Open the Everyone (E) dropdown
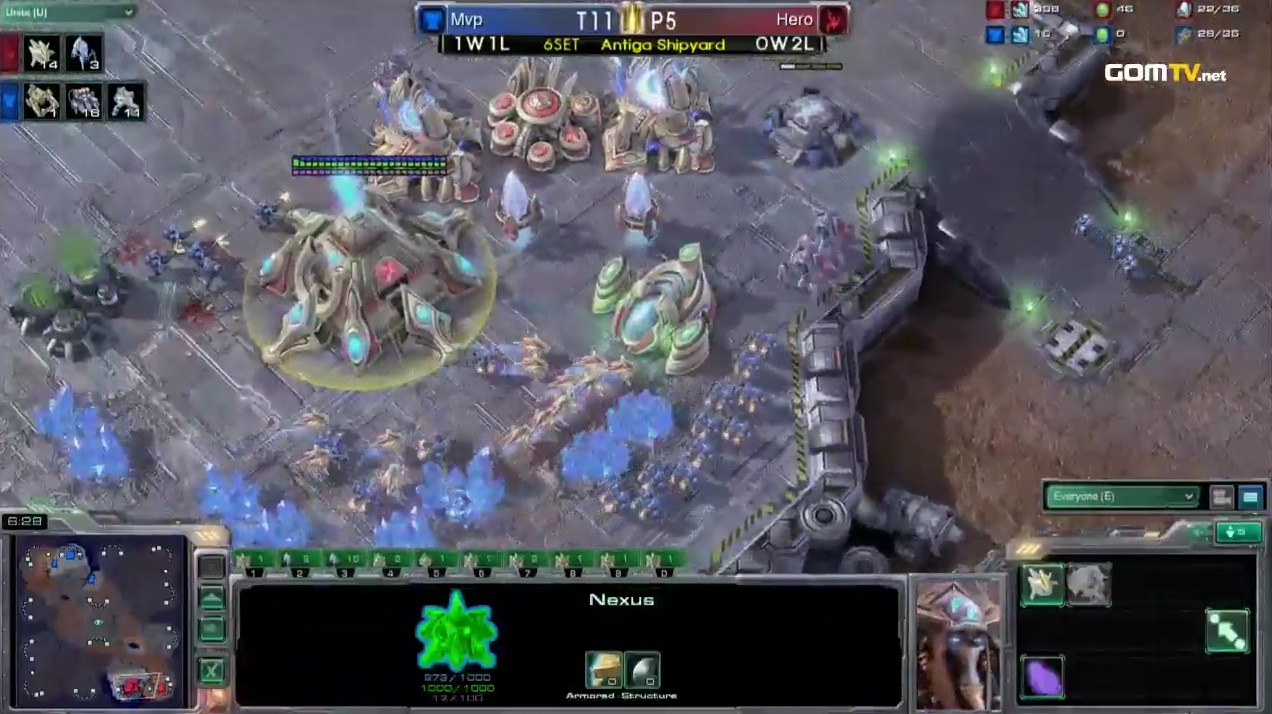This screenshot has width=1272, height=714. [1121, 496]
